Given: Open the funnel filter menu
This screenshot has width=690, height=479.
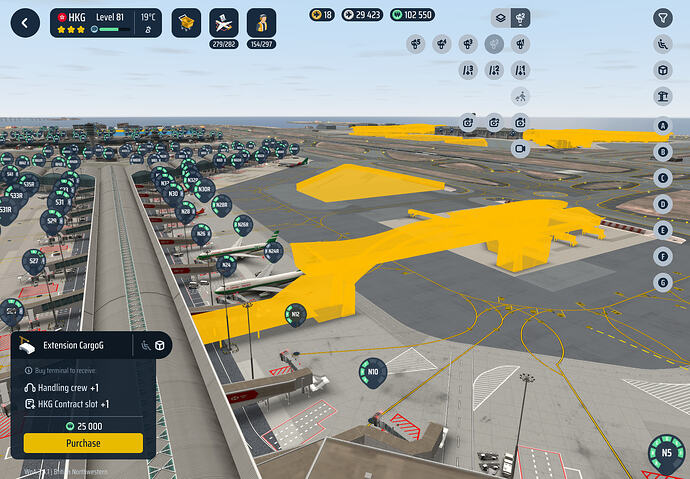Looking at the screenshot, I should point(662,18).
